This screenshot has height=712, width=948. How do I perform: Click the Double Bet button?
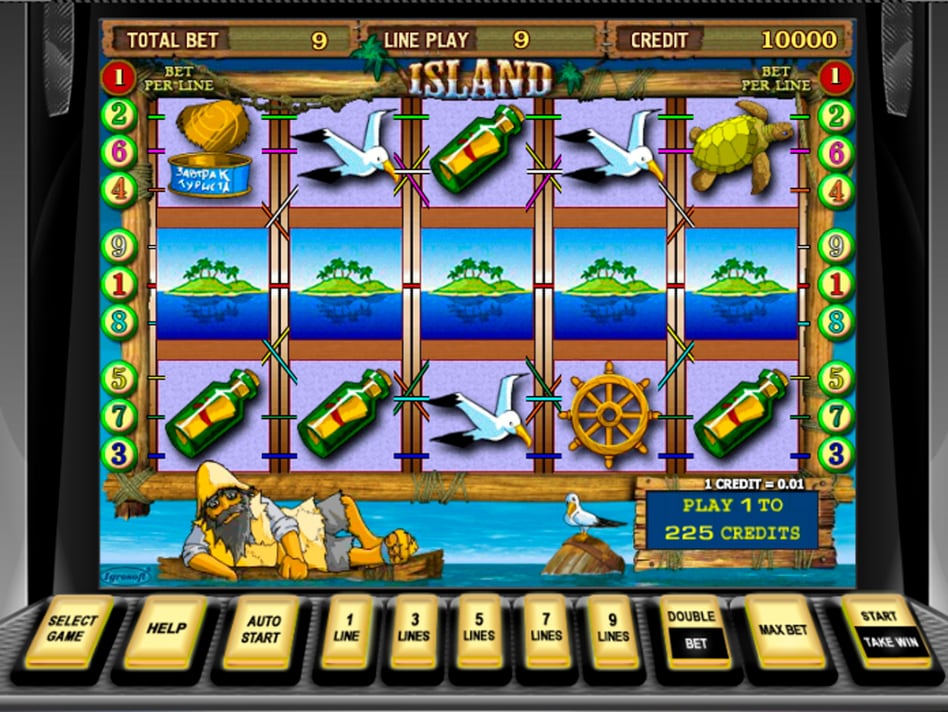pos(695,630)
